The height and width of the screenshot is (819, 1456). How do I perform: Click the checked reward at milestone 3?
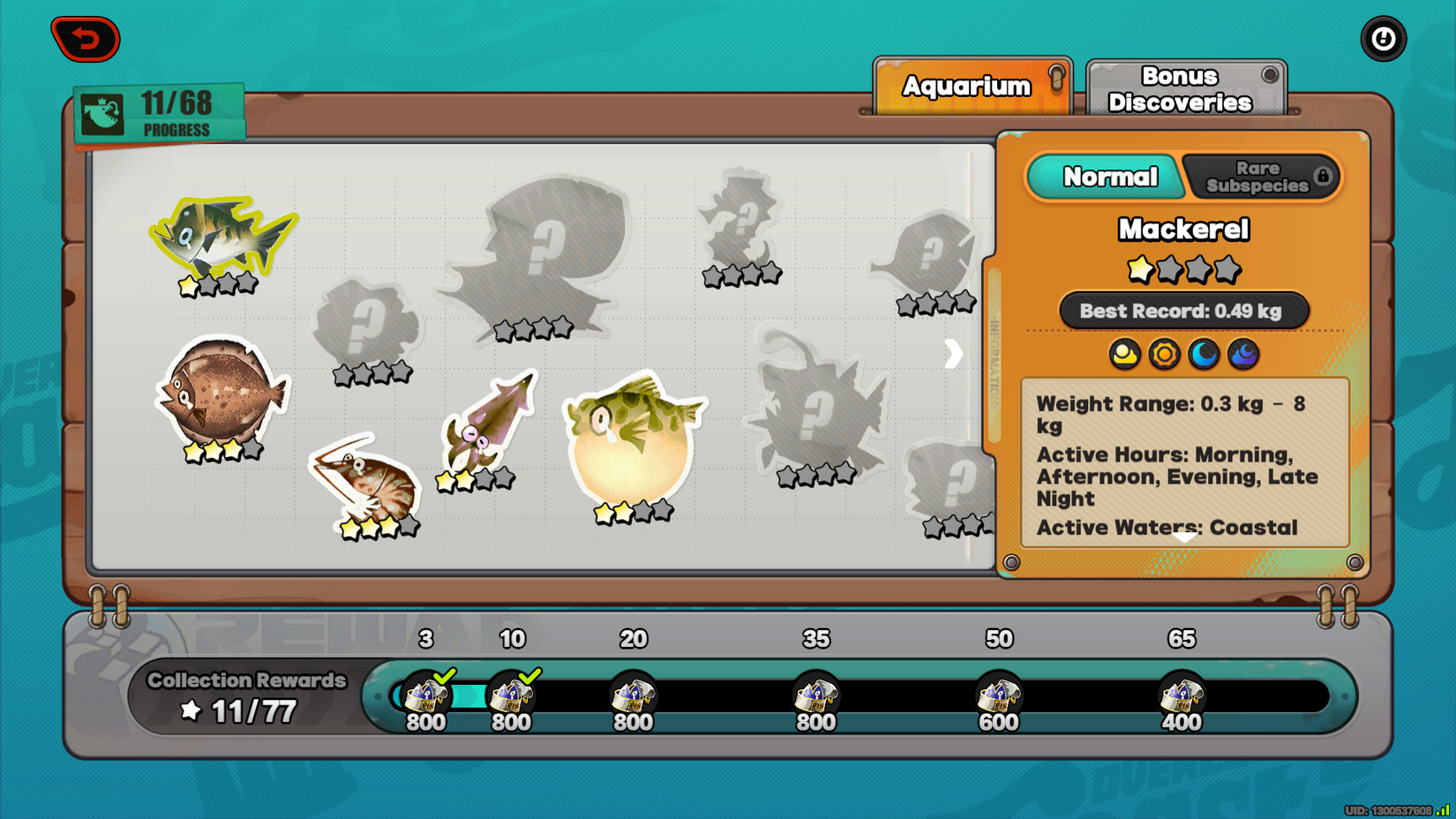pyautogui.click(x=424, y=697)
